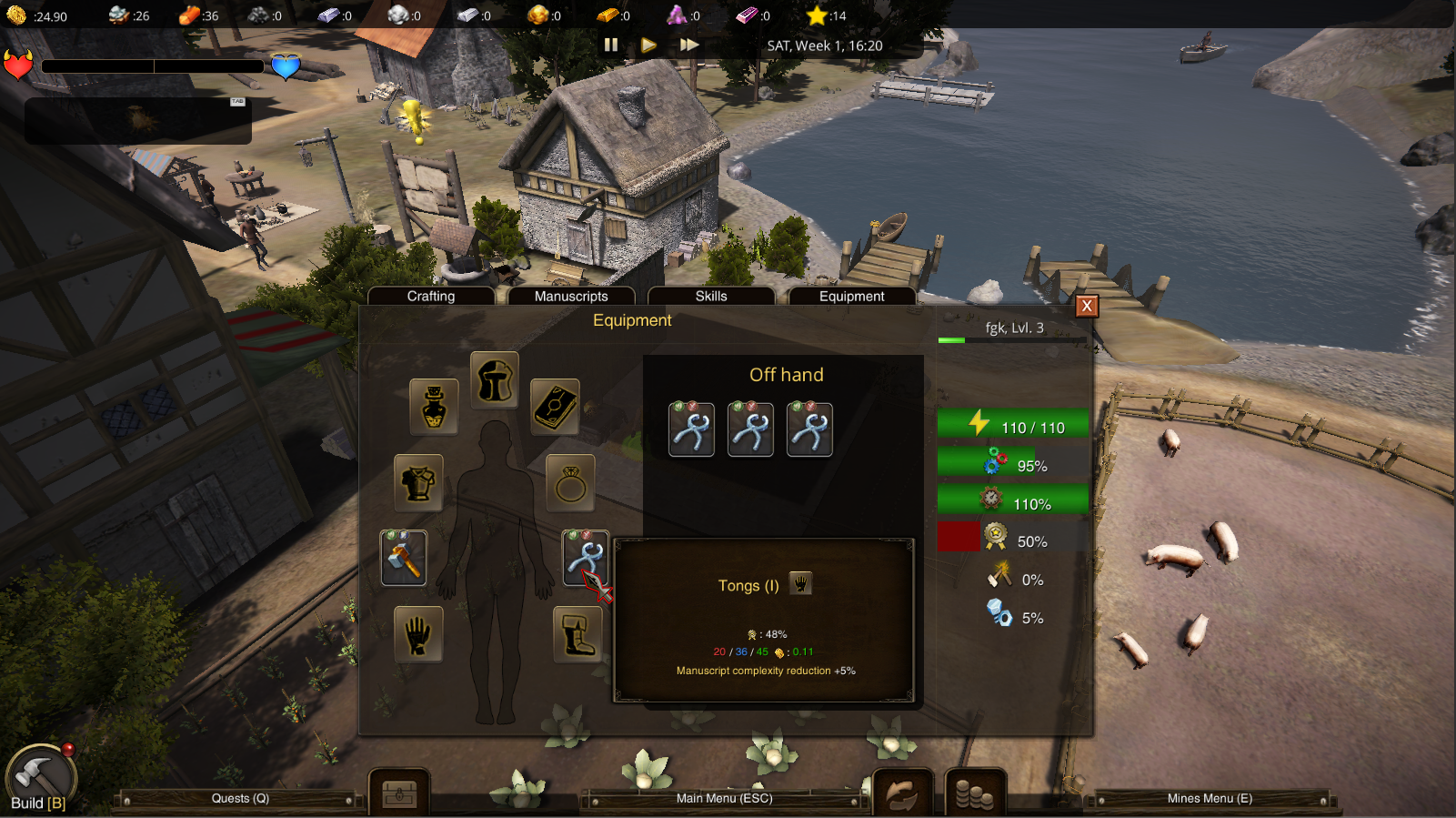The width and height of the screenshot is (1456, 818).
Task: Open the Mines Menu
Action: pyautogui.click(x=1210, y=799)
